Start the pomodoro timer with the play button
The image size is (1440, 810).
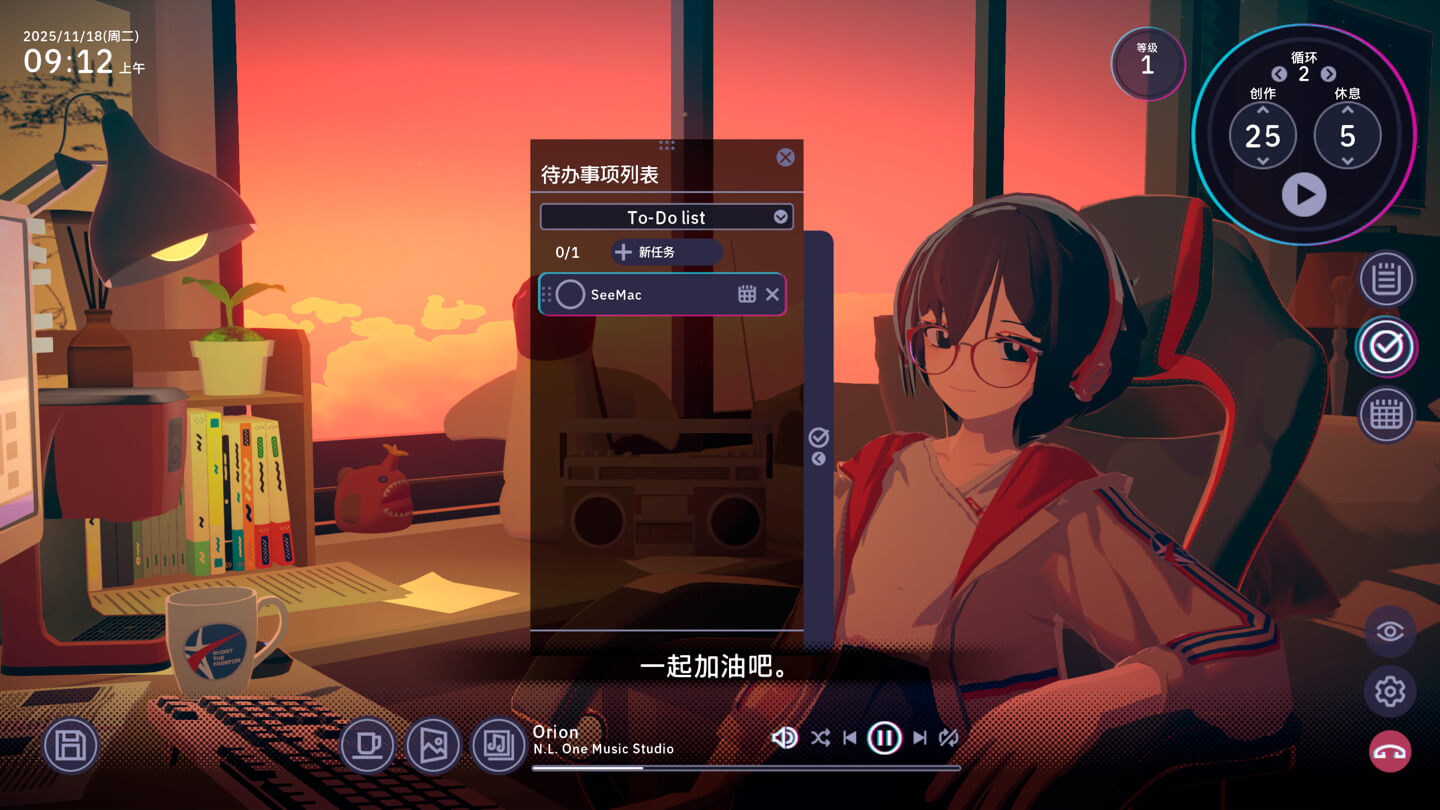(1304, 194)
